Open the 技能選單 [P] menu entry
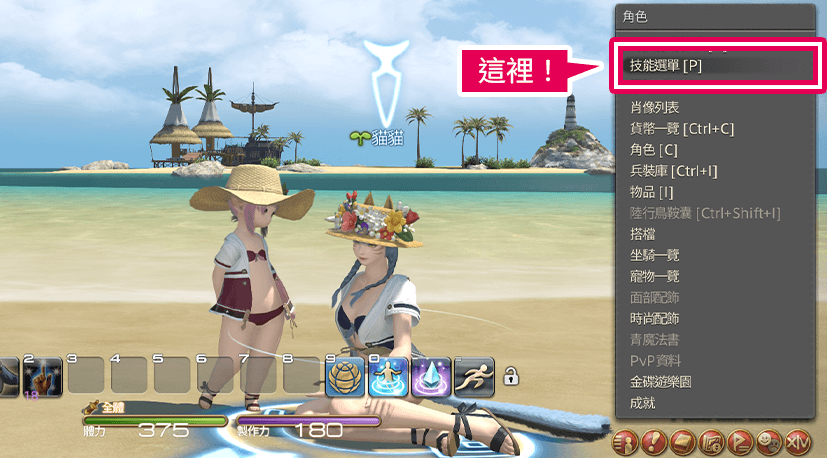The width and height of the screenshot is (827, 458). 666,66
